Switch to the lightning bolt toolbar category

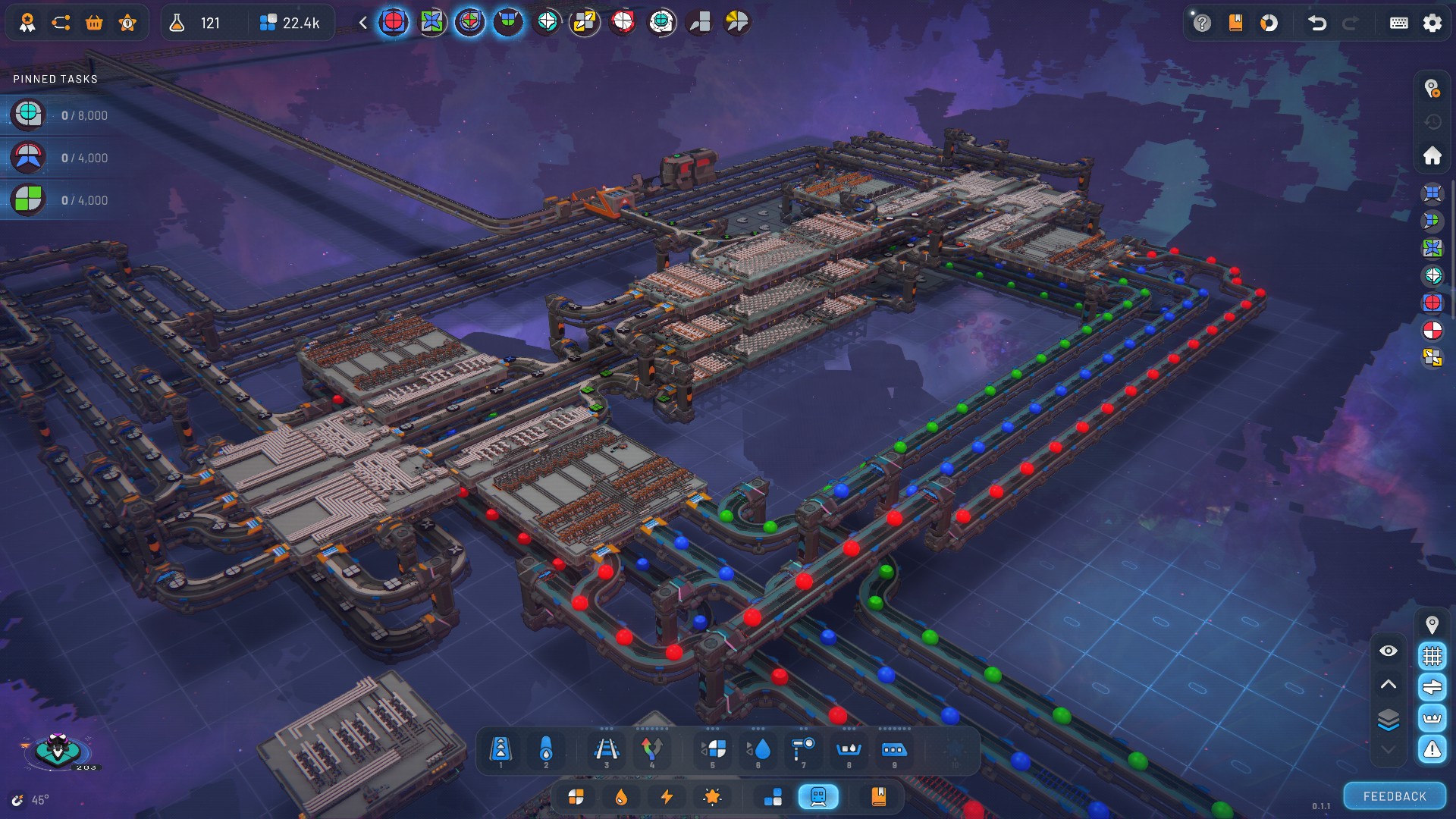pos(667,797)
